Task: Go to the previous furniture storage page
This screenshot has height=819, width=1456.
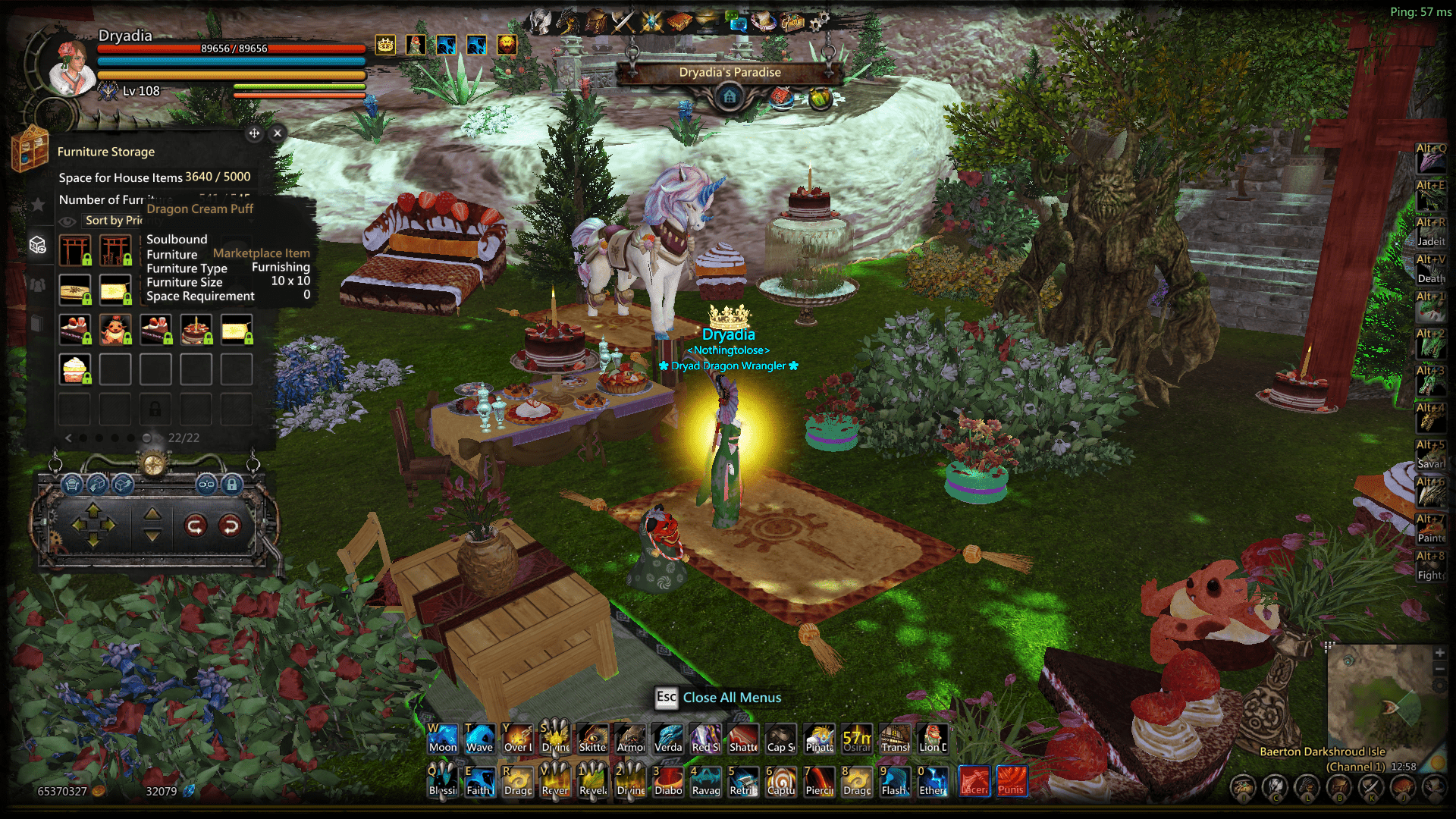Action: click(x=68, y=438)
